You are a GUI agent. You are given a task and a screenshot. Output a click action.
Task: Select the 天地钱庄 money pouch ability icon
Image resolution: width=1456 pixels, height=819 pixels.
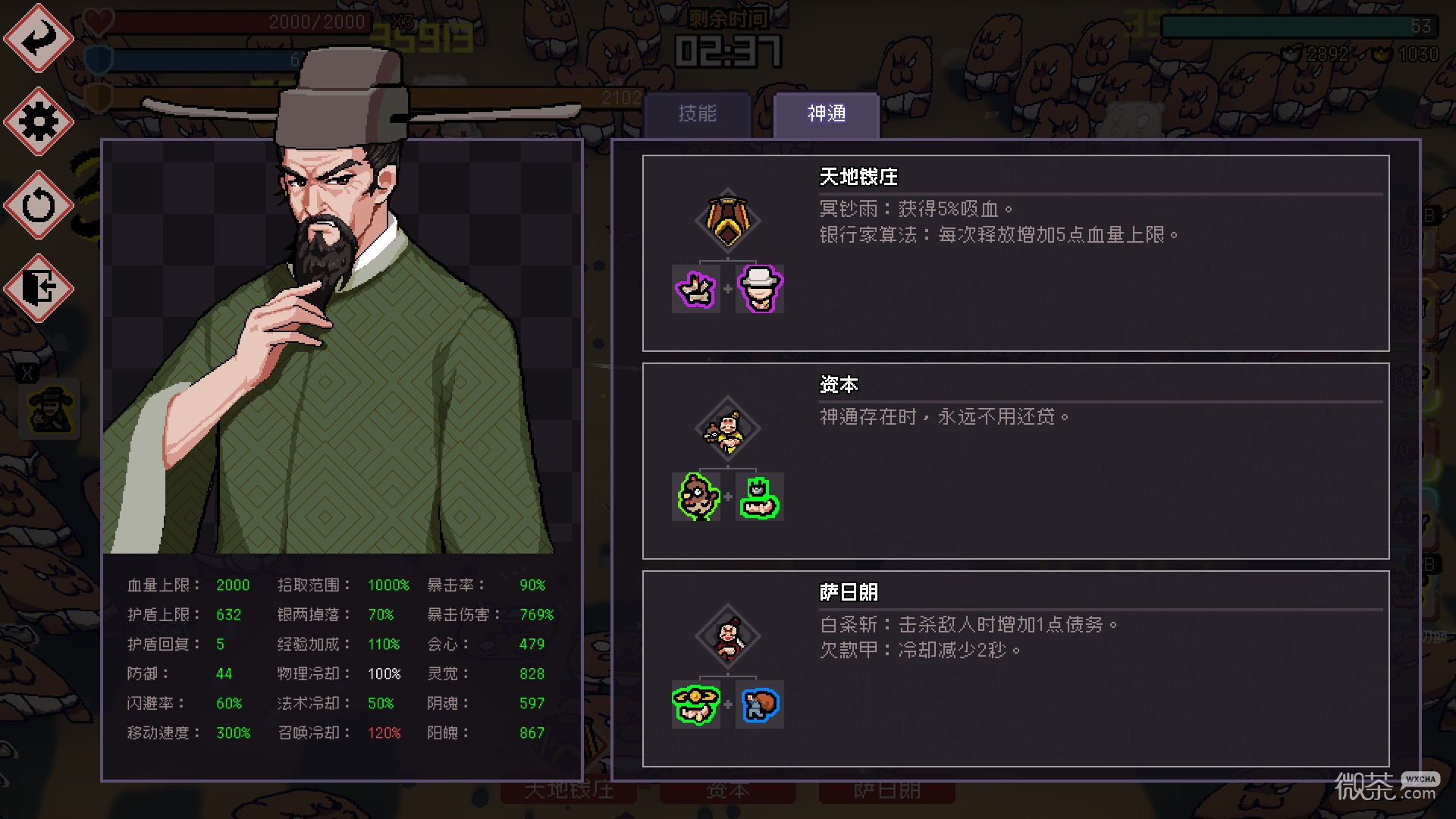pyautogui.click(x=726, y=221)
